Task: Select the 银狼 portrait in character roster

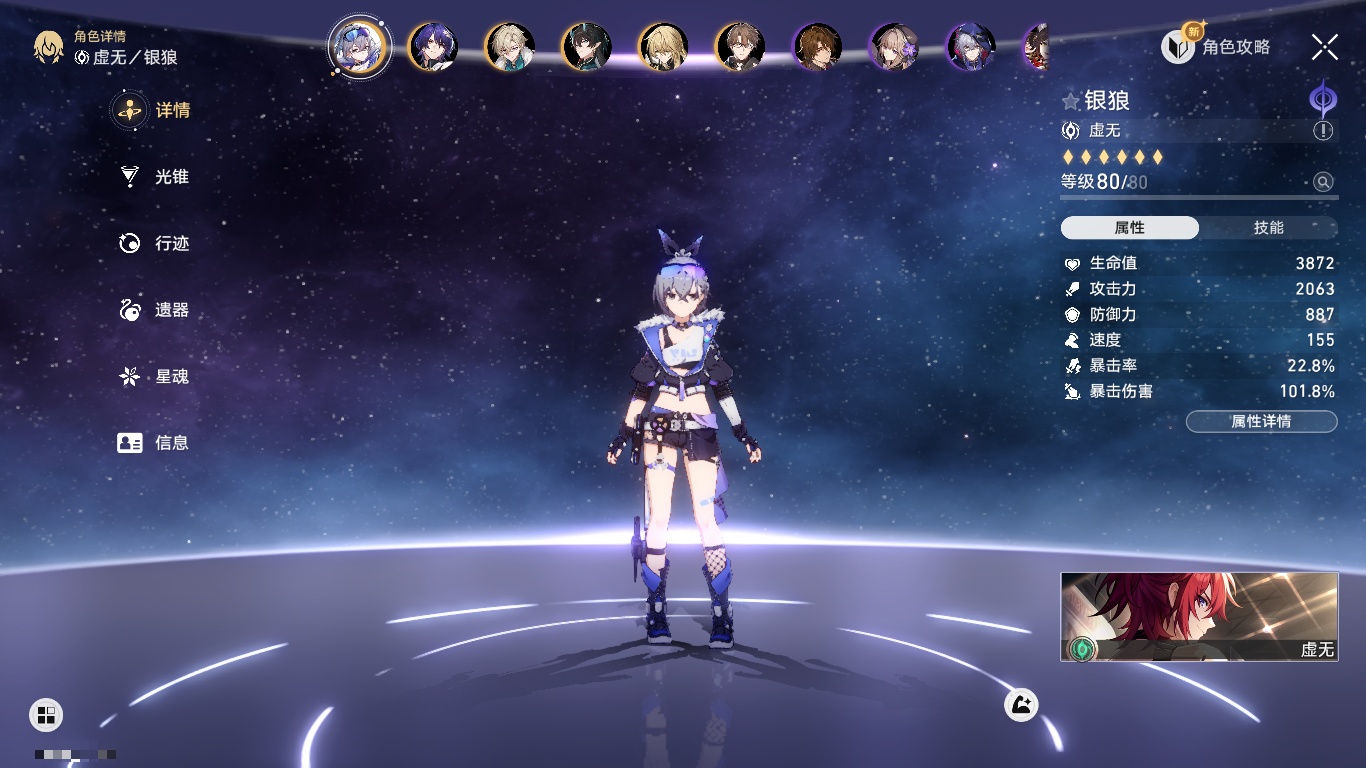Action: [x=359, y=46]
